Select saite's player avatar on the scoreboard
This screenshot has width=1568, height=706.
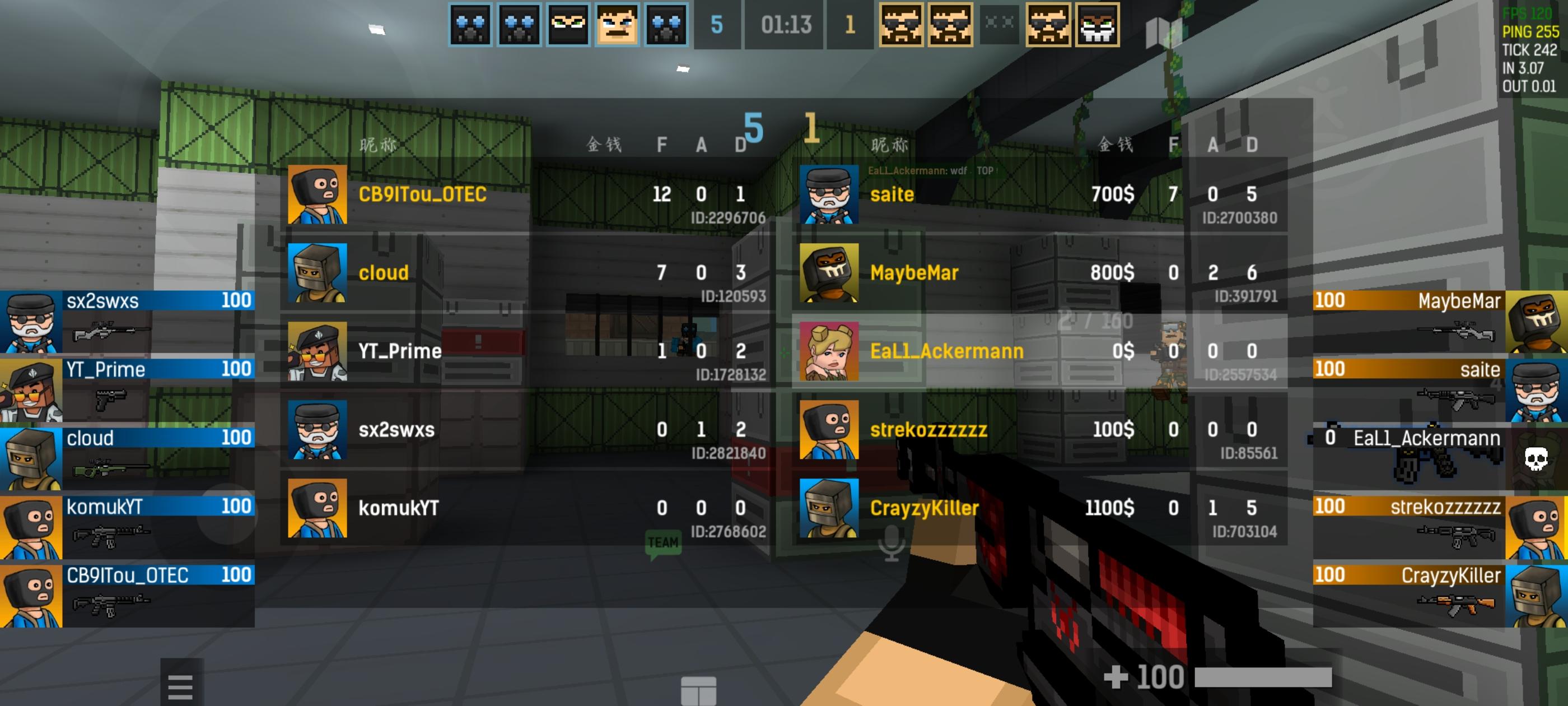coord(828,194)
